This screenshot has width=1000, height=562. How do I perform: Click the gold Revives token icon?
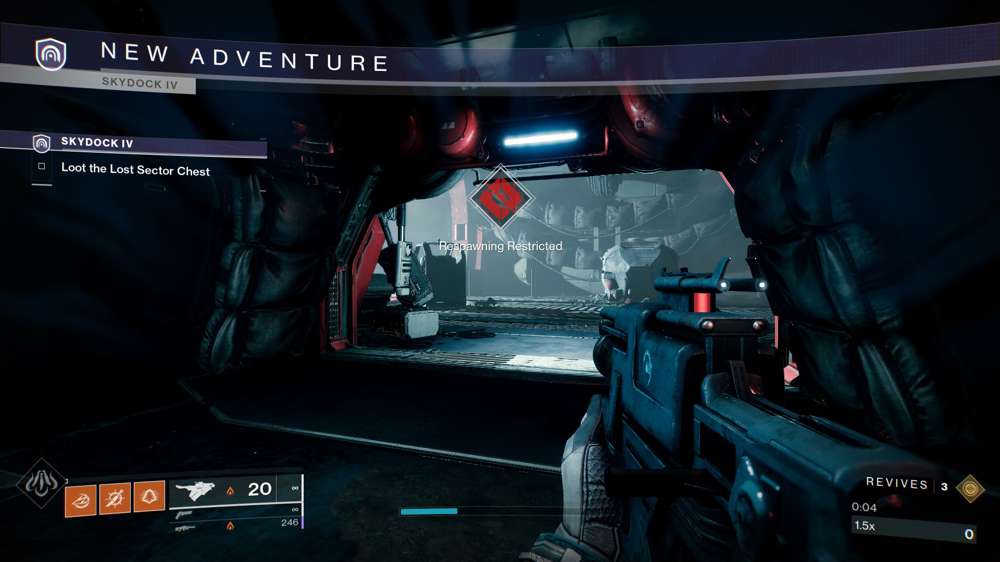pos(968,487)
